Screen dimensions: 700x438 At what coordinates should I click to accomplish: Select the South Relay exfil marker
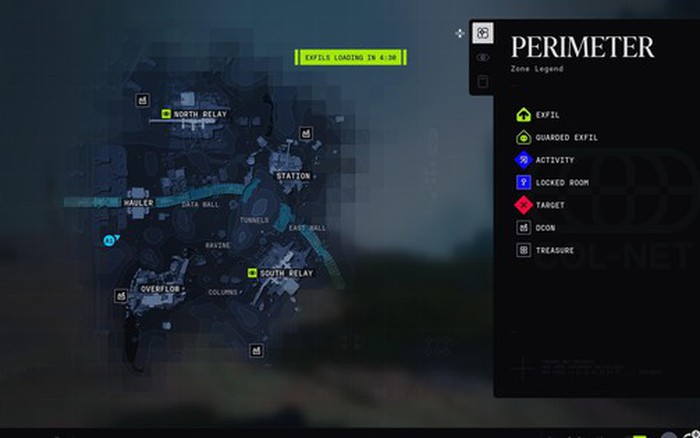coord(251,273)
